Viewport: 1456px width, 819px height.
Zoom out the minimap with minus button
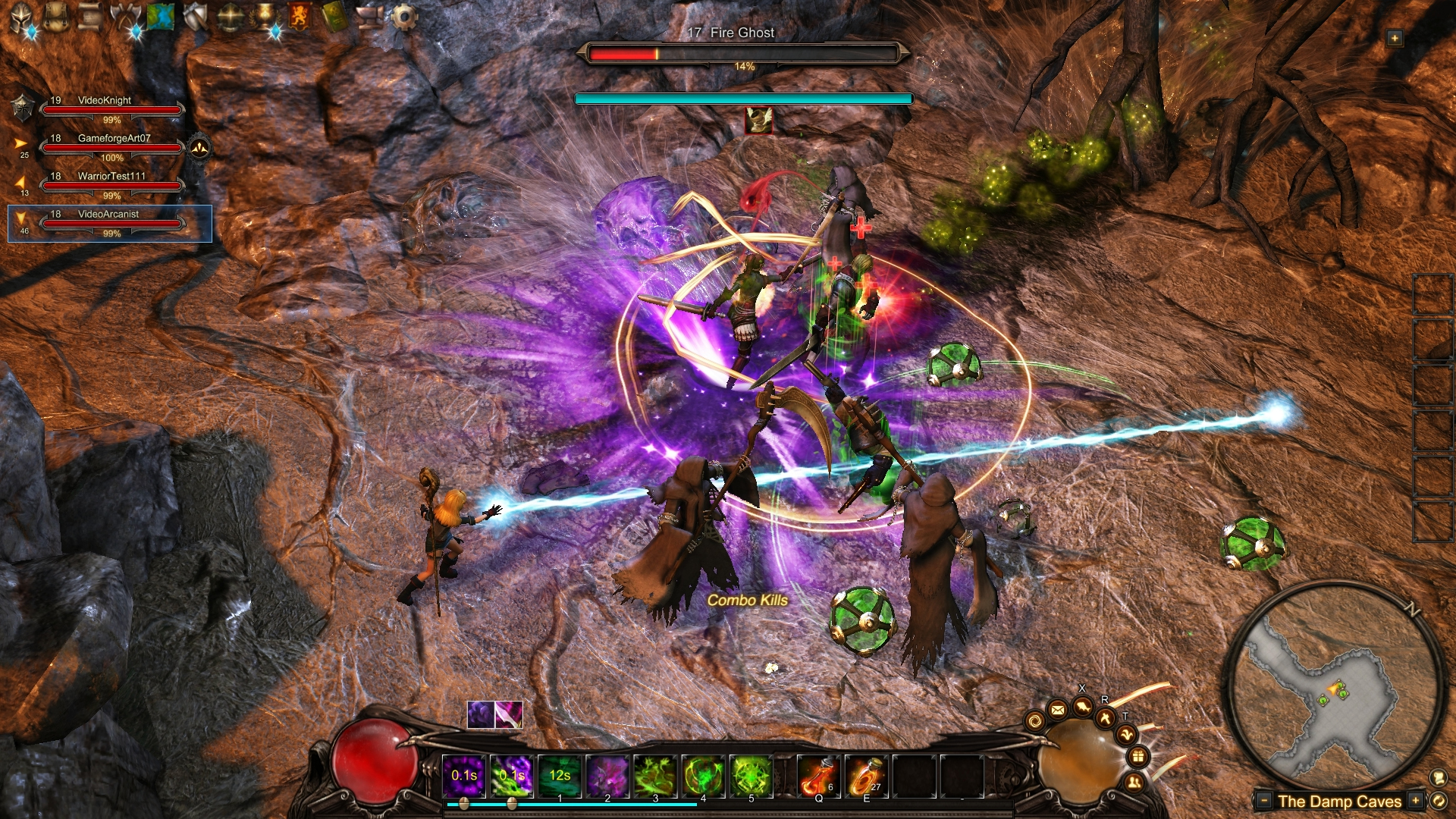click(1264, 800)
